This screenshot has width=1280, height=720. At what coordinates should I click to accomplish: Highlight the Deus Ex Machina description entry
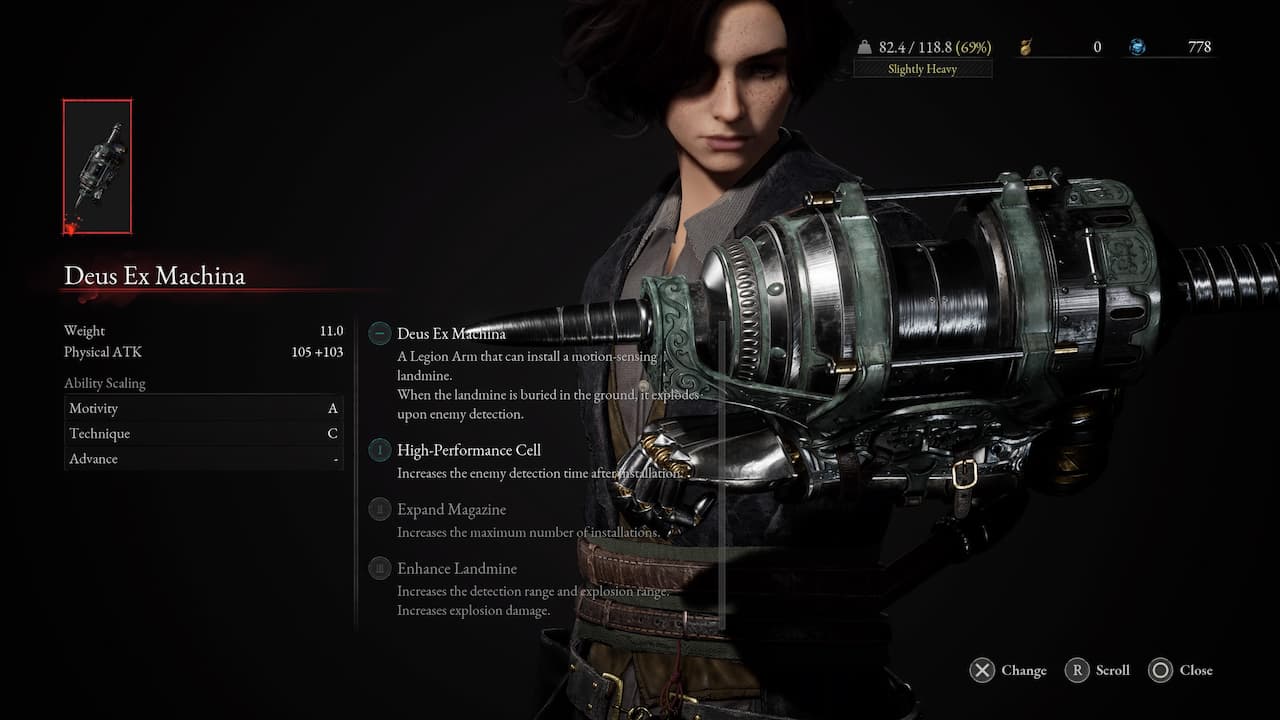(451, 334)
